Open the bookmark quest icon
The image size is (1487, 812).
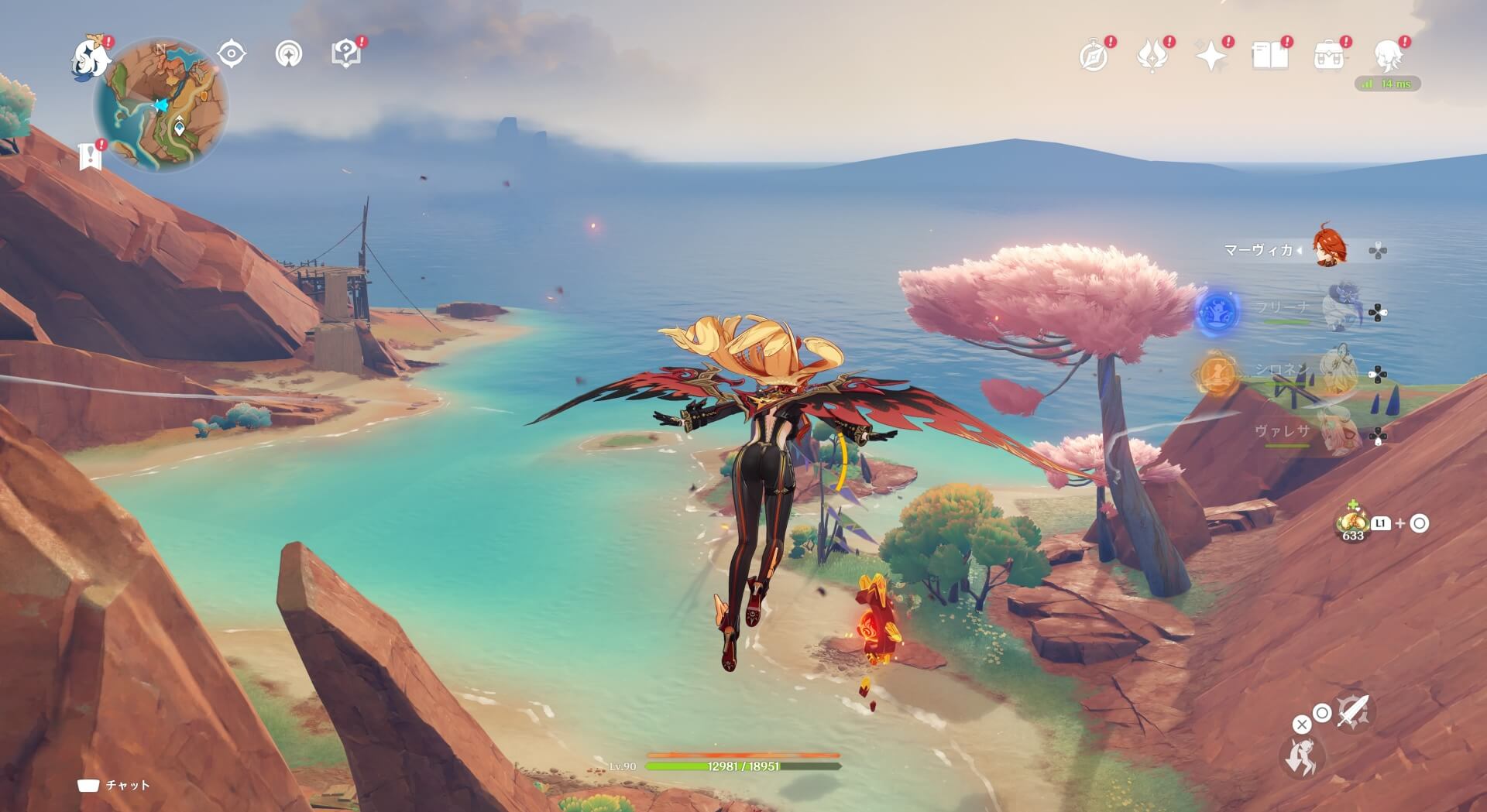pyautogui.click(x=91, y=156)
